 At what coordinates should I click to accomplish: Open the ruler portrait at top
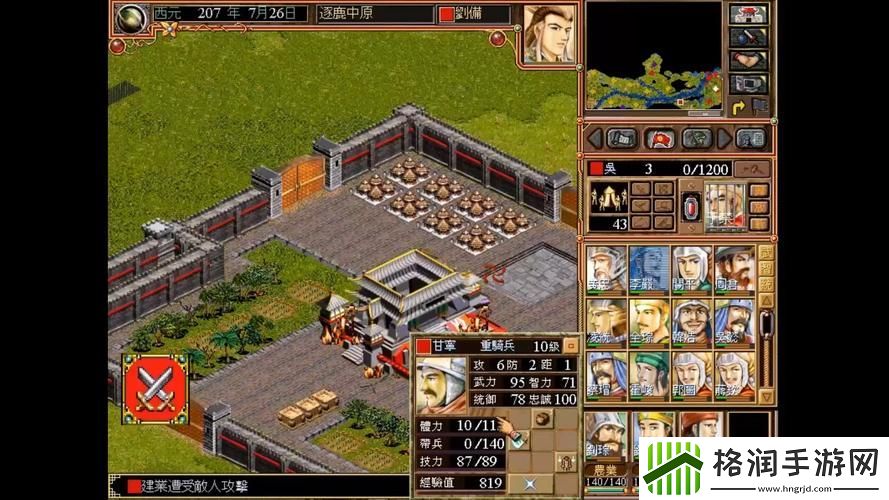(x=549, y=35)
